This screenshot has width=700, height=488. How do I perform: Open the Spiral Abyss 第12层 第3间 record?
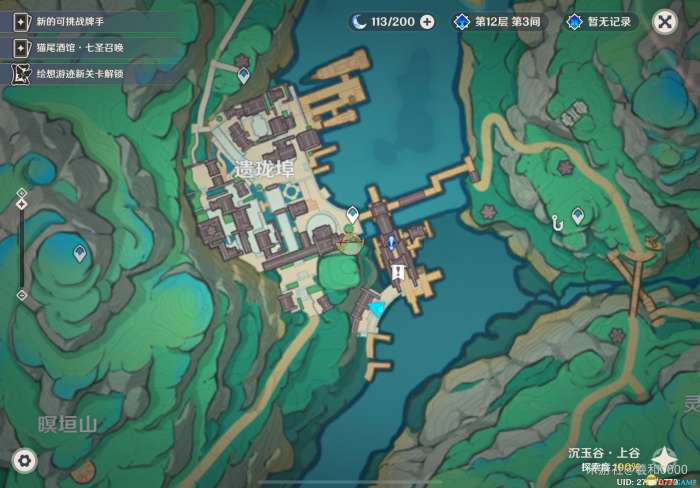[x=499, y=22]
